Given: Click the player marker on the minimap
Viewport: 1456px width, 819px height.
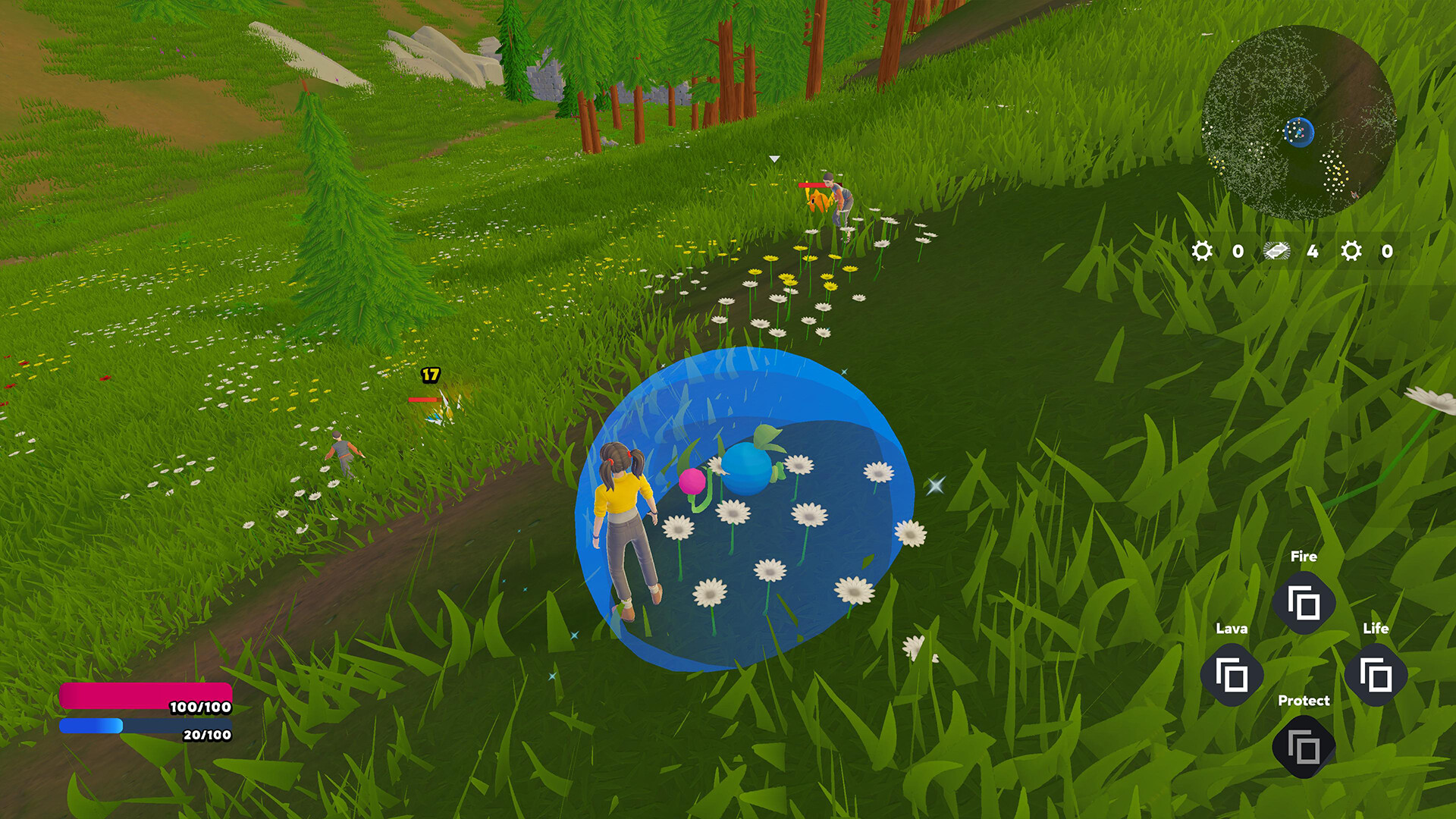Looking at the screenshot, I should (1300, 130).
